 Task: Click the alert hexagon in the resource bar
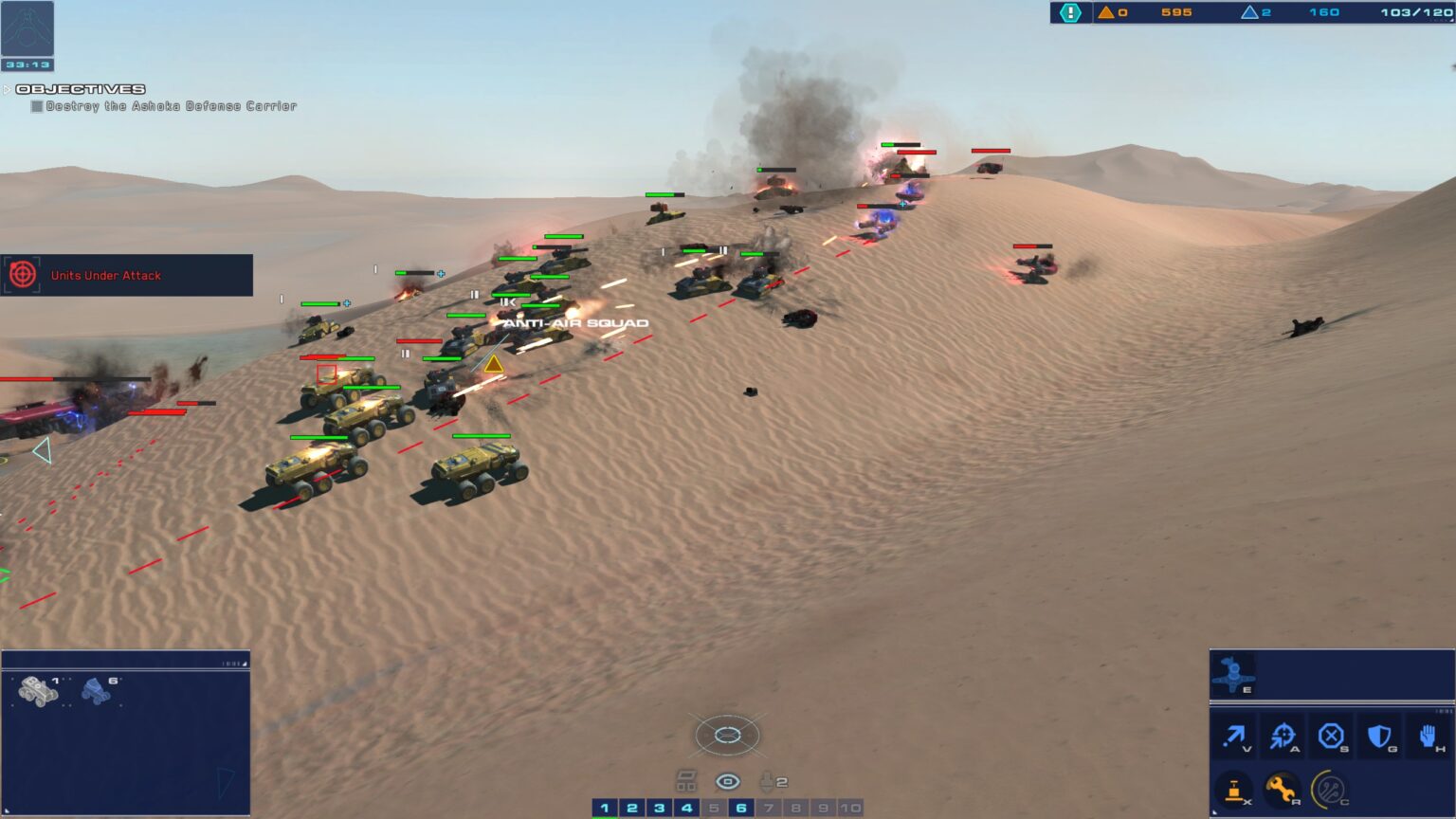point(1070,12)
